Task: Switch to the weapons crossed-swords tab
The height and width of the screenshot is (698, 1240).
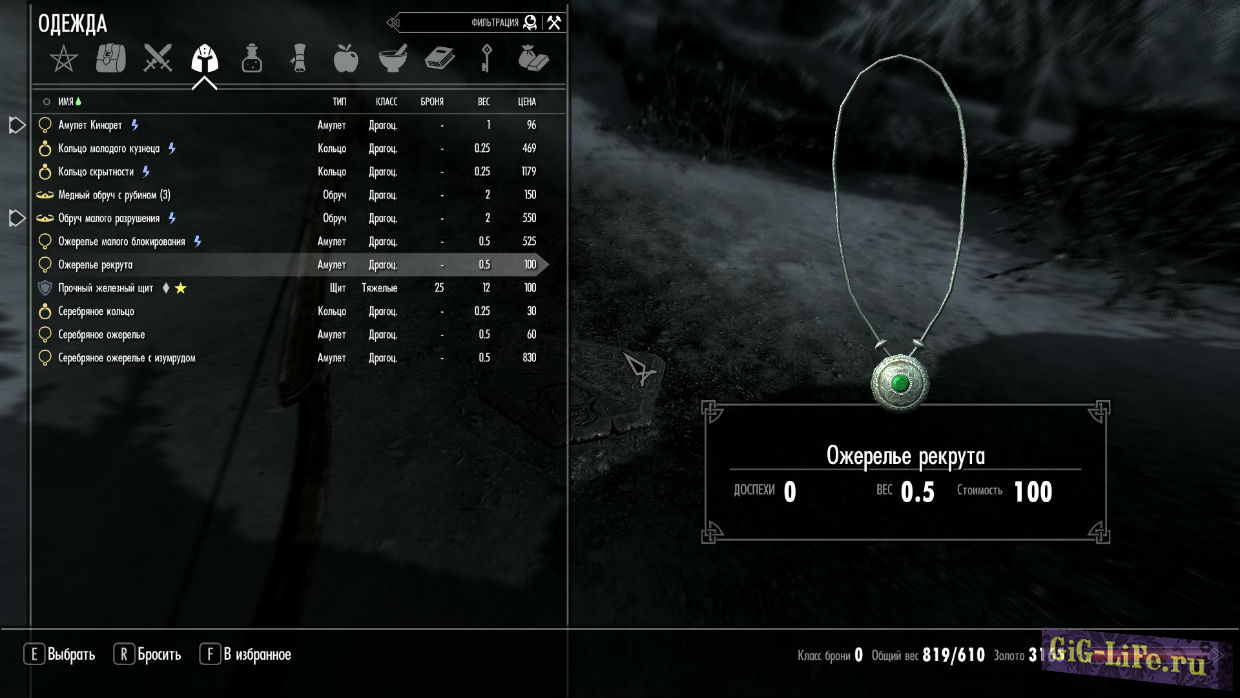Action: point(157,59)
